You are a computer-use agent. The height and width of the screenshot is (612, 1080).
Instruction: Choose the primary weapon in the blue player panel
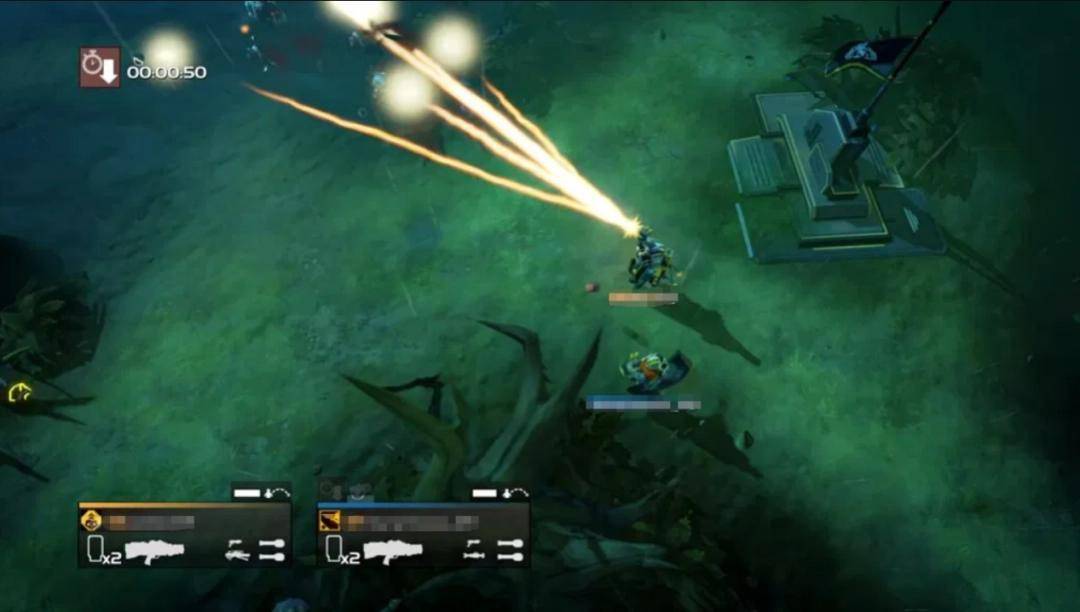coord(393,551)
